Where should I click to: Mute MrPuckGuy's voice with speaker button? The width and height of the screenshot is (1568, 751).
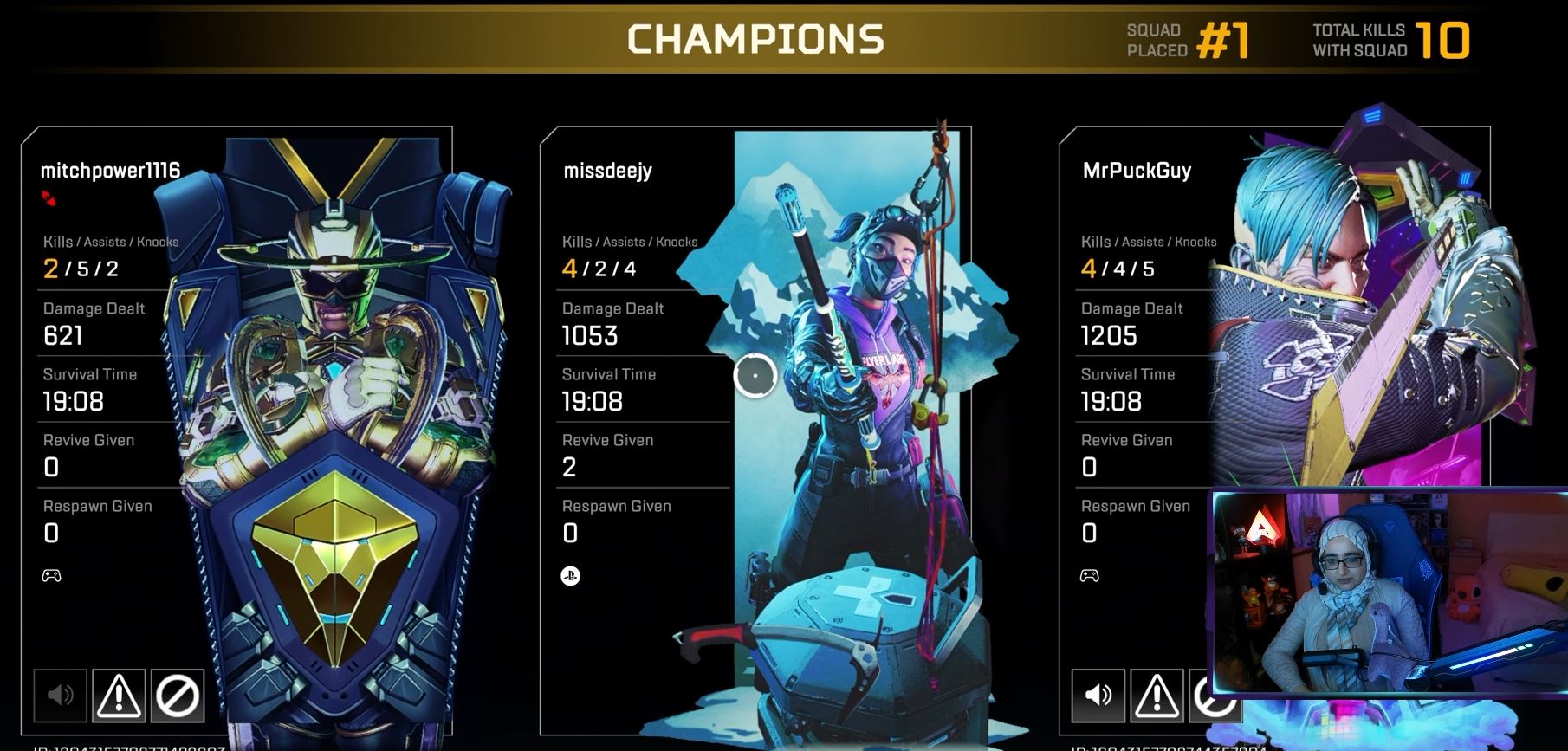pos(1098,695)
